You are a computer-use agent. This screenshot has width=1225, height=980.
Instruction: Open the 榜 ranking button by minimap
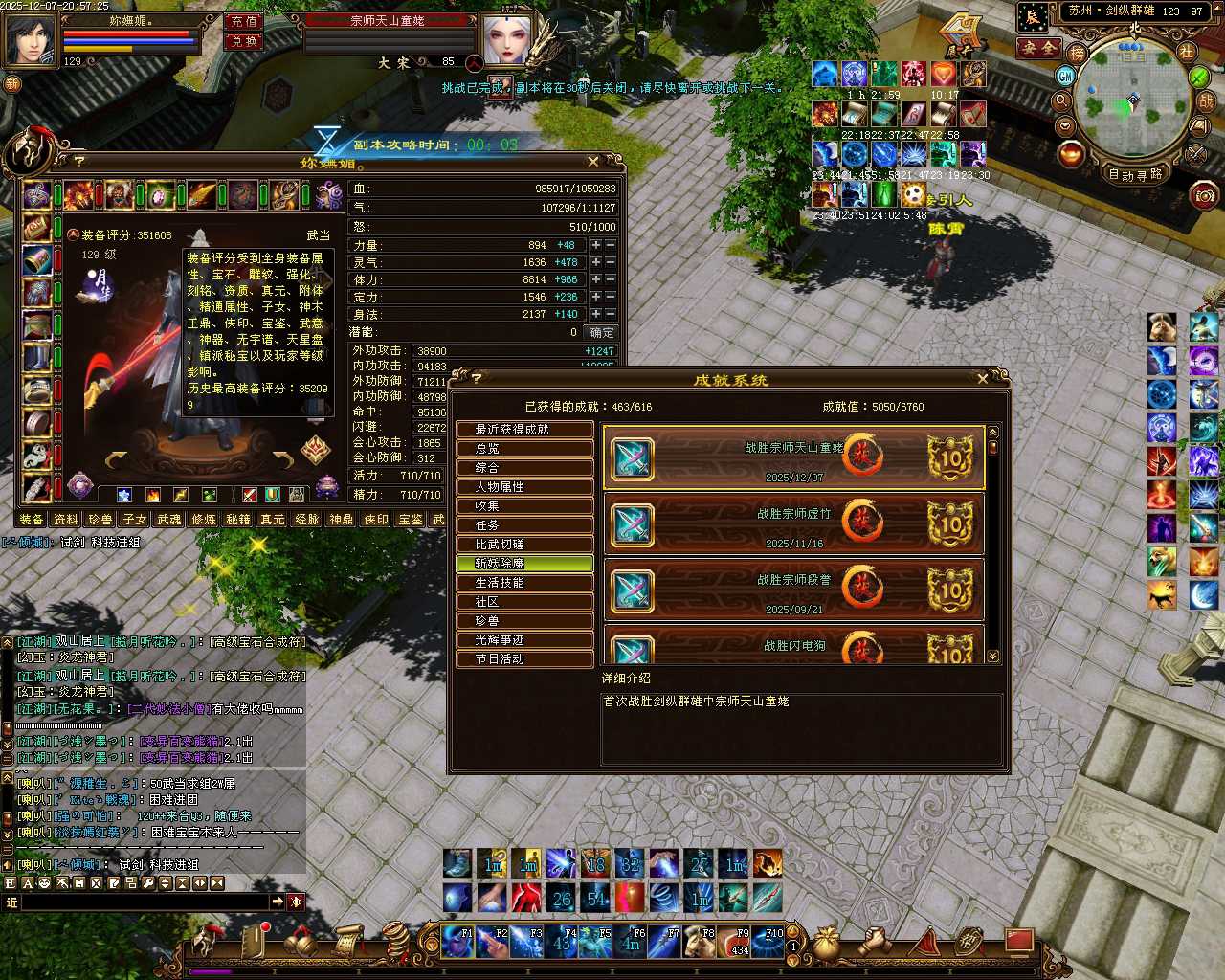click(x=1078, y=54)
